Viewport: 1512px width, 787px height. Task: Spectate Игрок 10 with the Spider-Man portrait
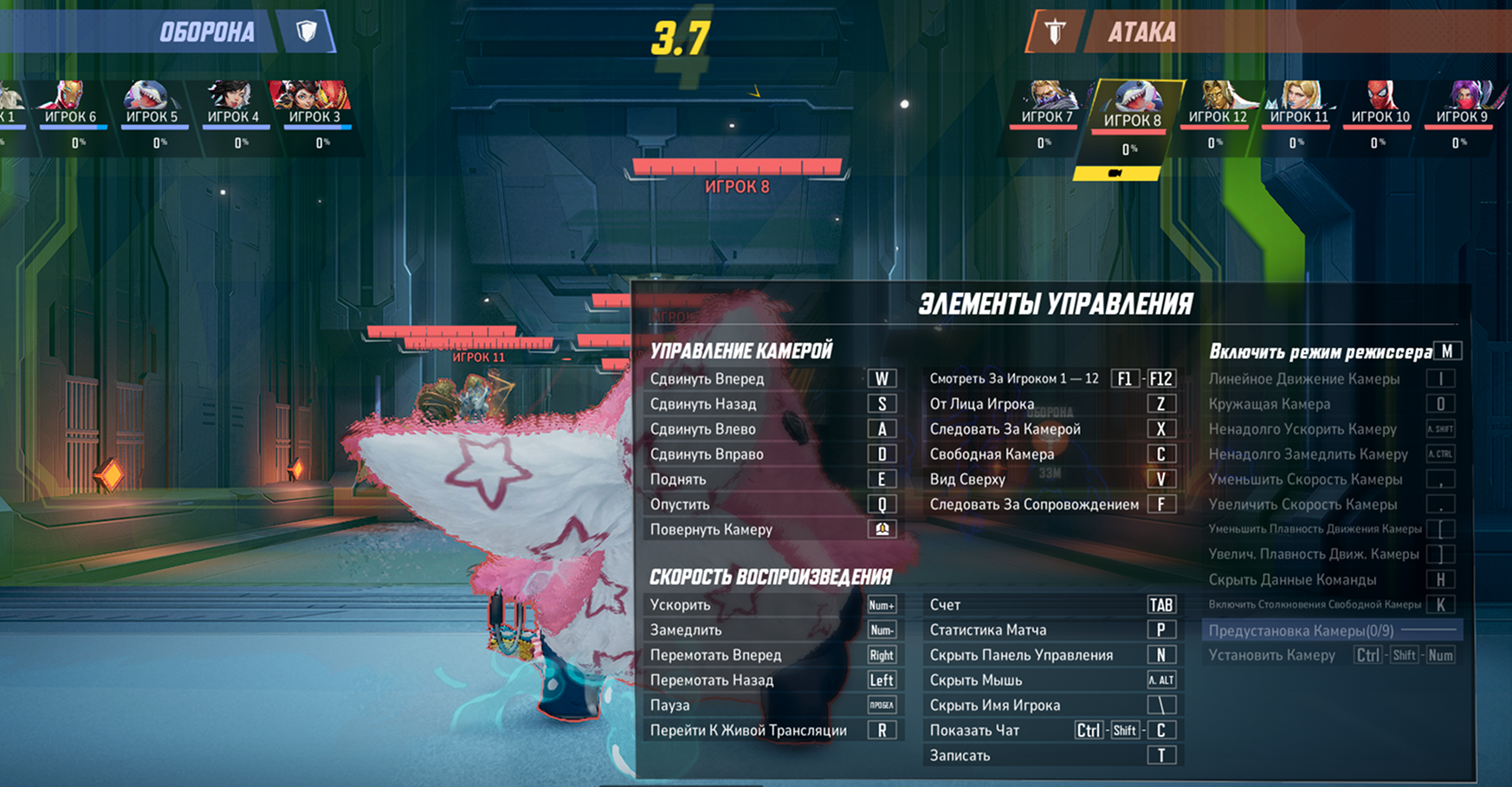[x=1380, y=102]
